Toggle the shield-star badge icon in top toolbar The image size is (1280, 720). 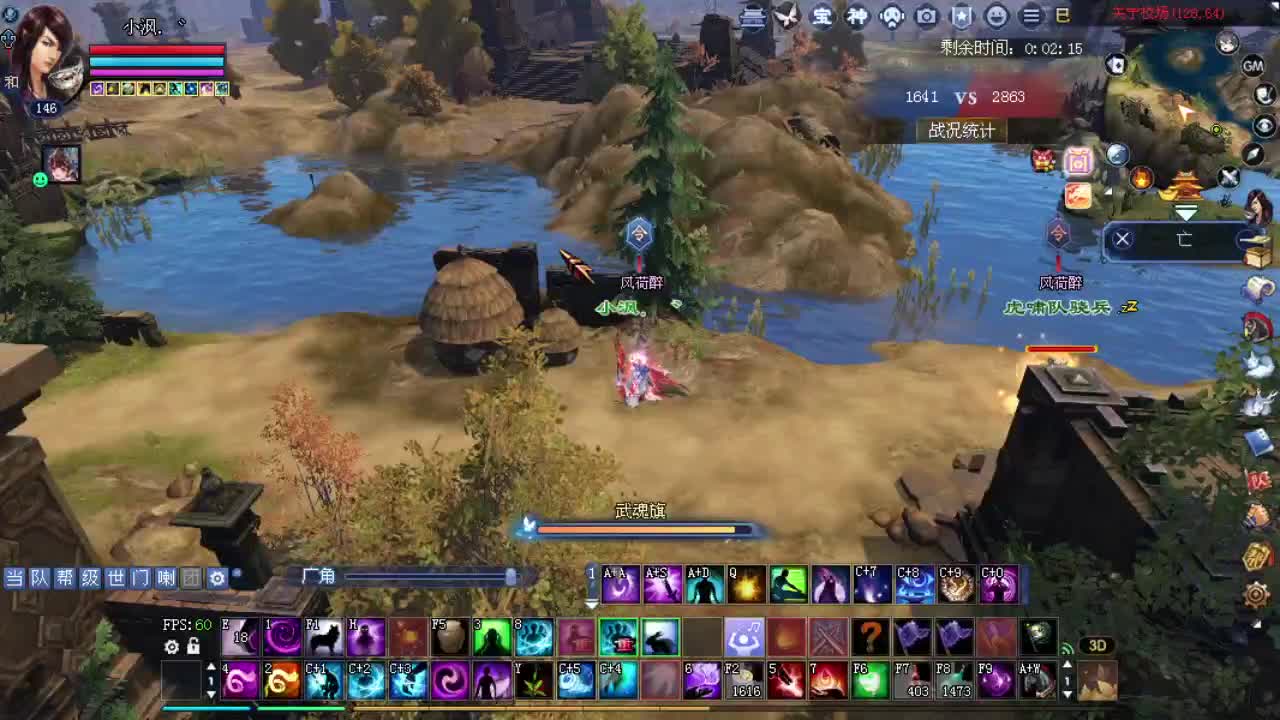coord(959,17)
